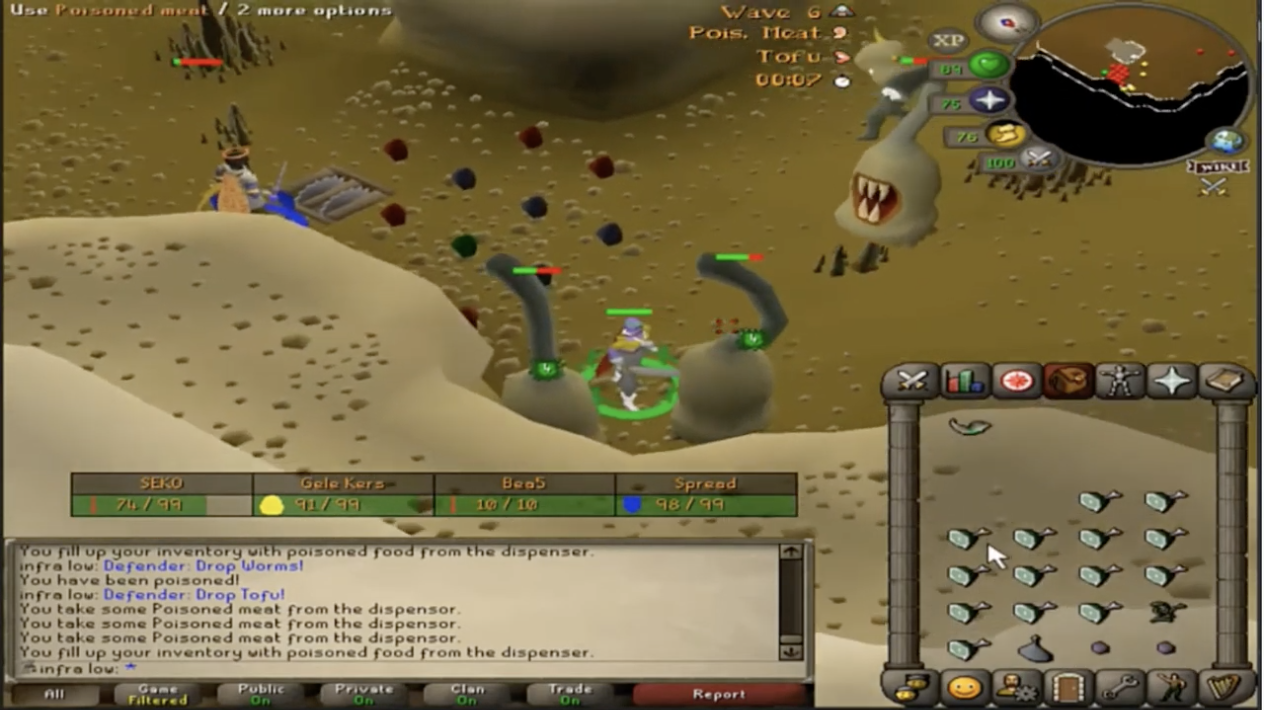The width and height of the screenshot is (1264, 710).
Task: Open the Quest List tab
Action: (1016, 381)
